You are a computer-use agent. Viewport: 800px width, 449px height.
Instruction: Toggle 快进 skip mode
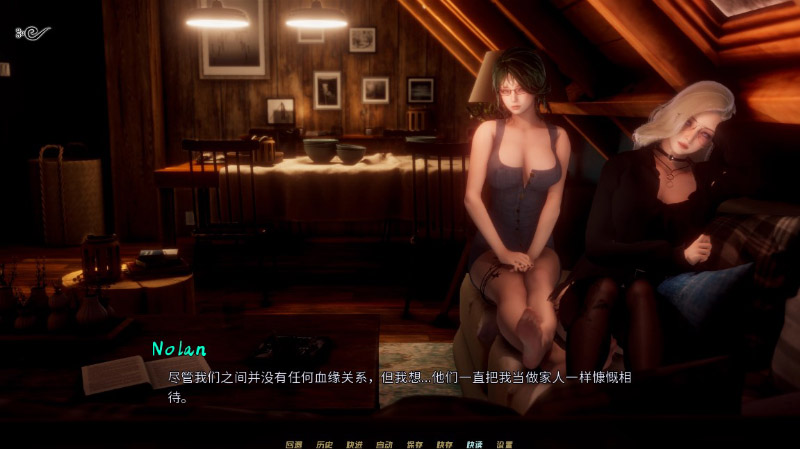pyautogui.click(x=354, y=444)
